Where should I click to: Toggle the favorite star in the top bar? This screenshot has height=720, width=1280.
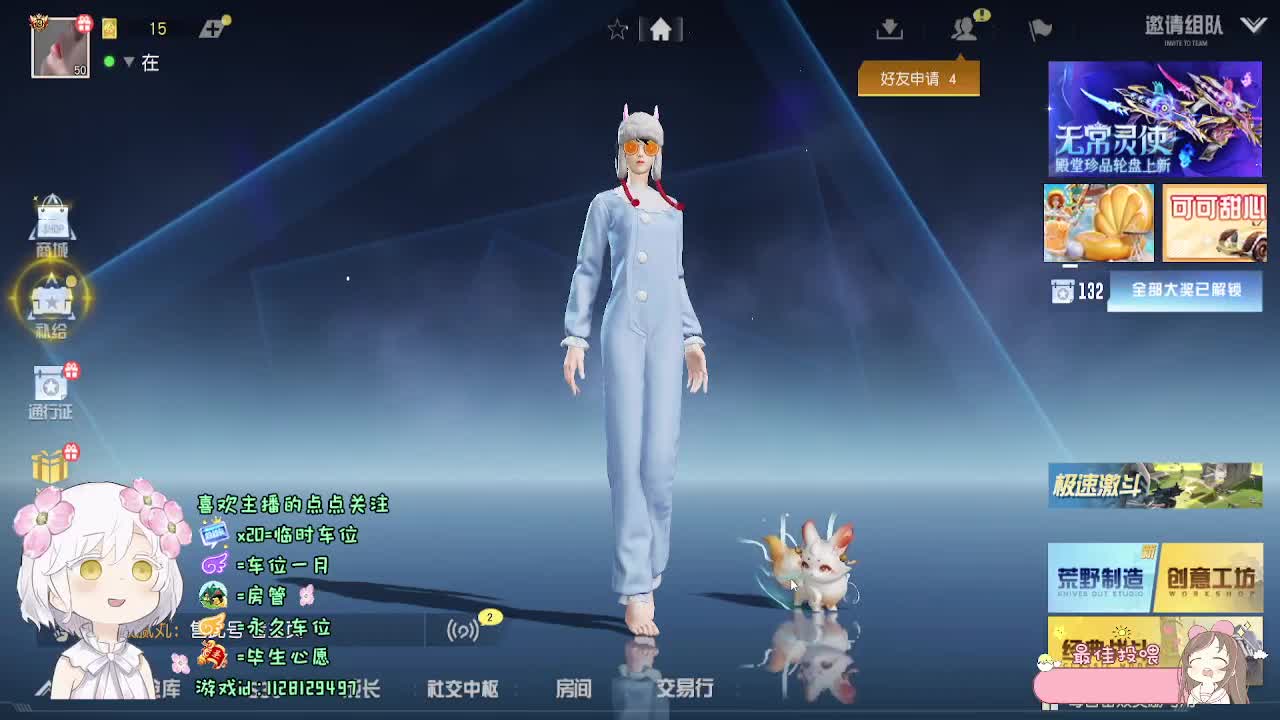(617, 30)
